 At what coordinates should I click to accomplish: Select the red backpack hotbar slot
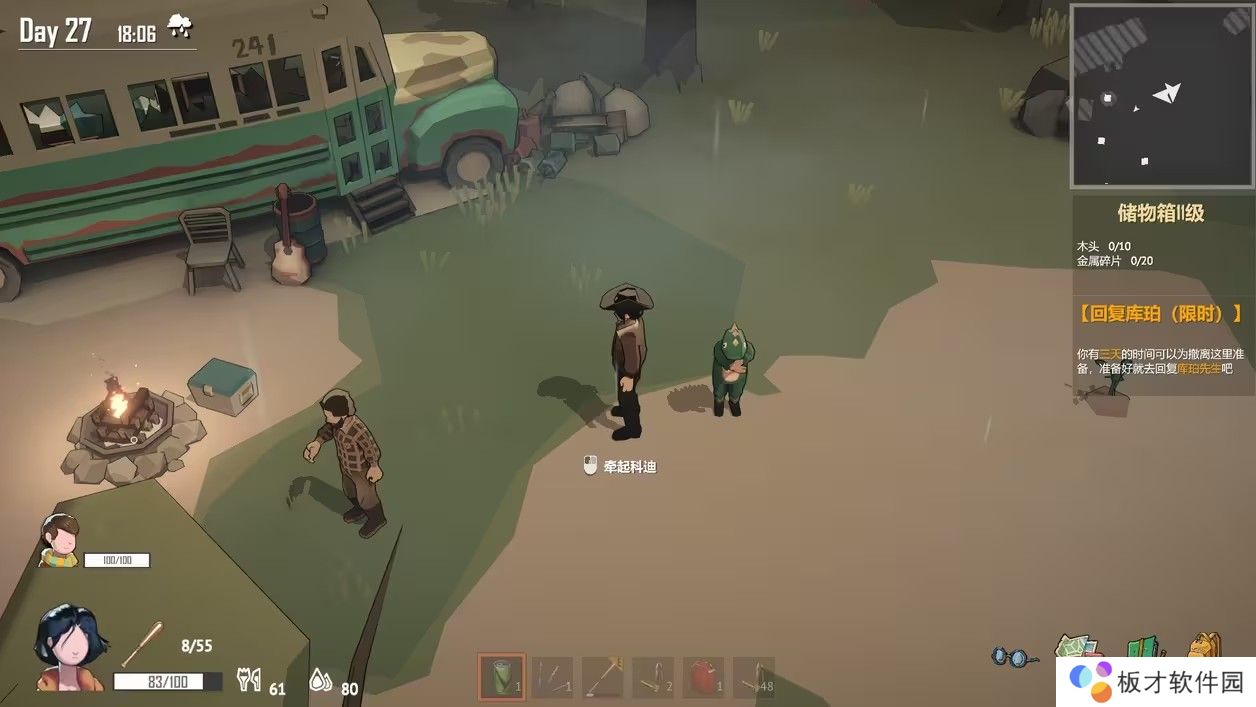coord(703,677)
